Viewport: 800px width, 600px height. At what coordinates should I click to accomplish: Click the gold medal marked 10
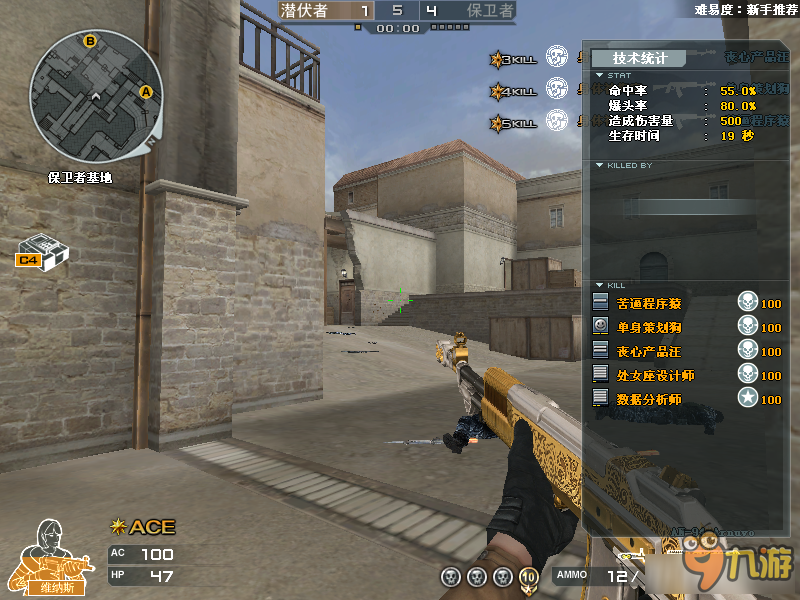click(529, 576)
